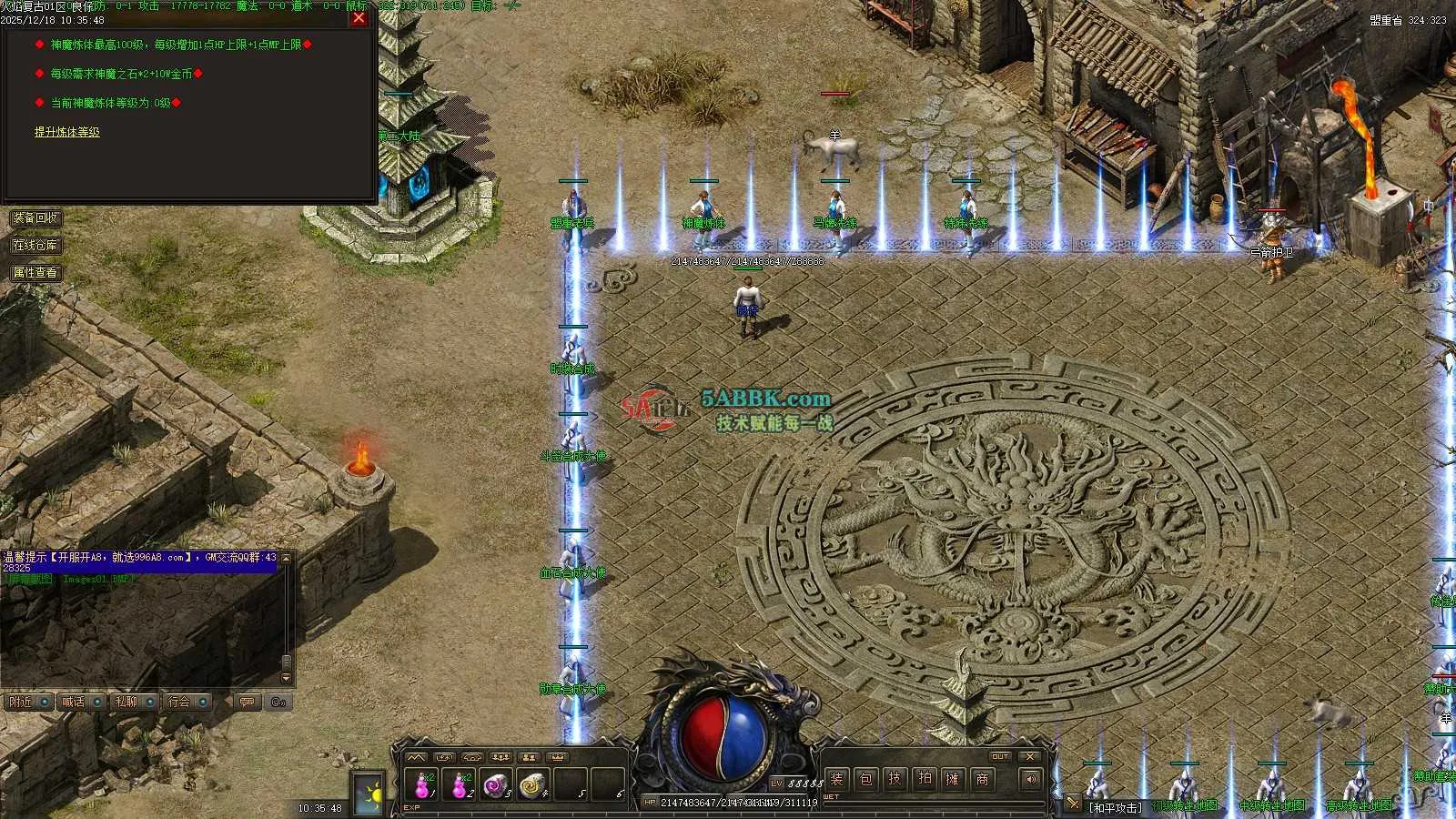Image resolution: width=1456 pixels, height=819 pixels.
Task: Open the 在线仓库 online warehouse
Action: 35,246
